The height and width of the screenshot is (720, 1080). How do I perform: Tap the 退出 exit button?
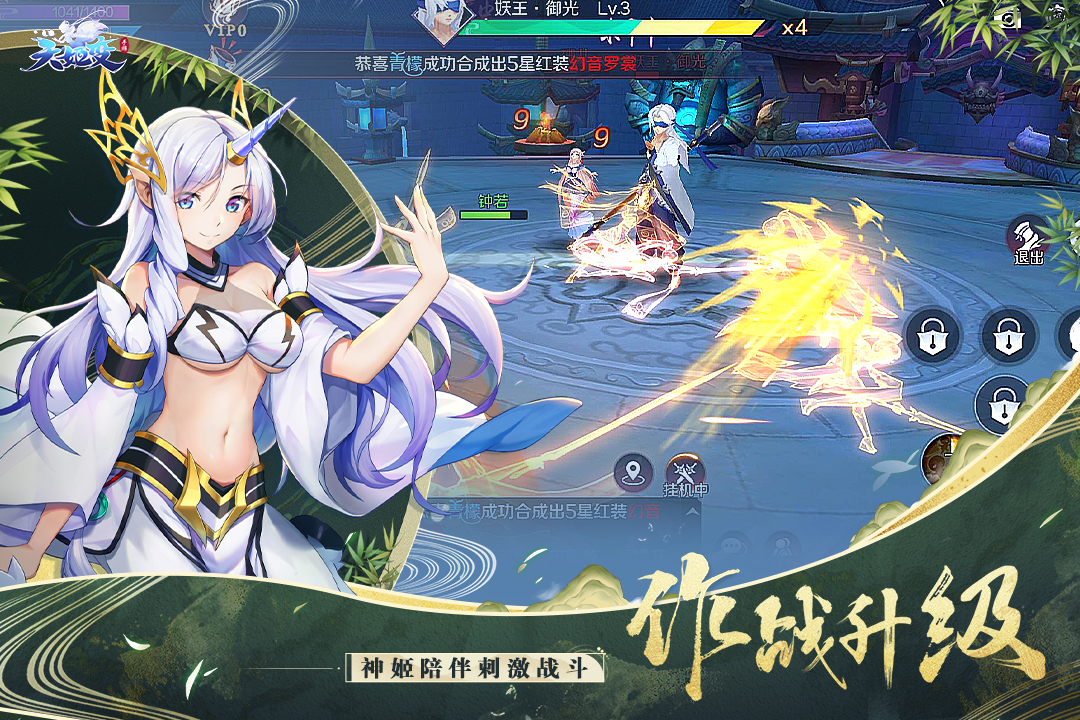click(1028, 240)
